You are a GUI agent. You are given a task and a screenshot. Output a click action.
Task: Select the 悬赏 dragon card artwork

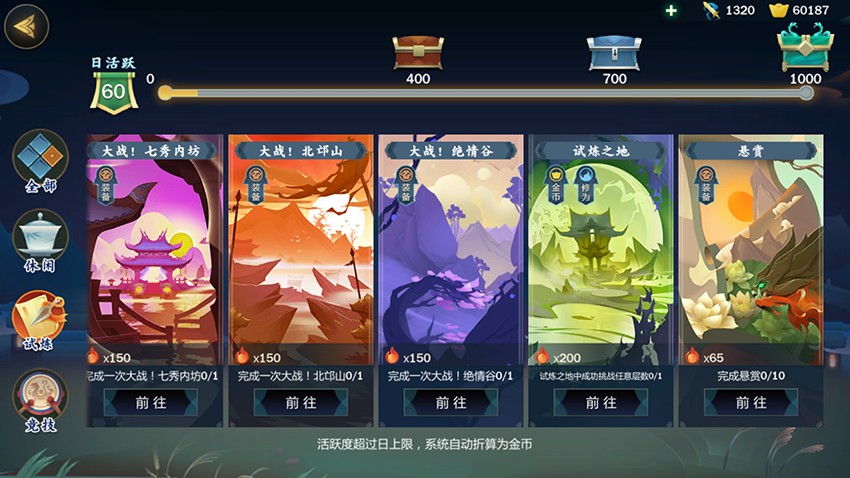tap(751, 260)
